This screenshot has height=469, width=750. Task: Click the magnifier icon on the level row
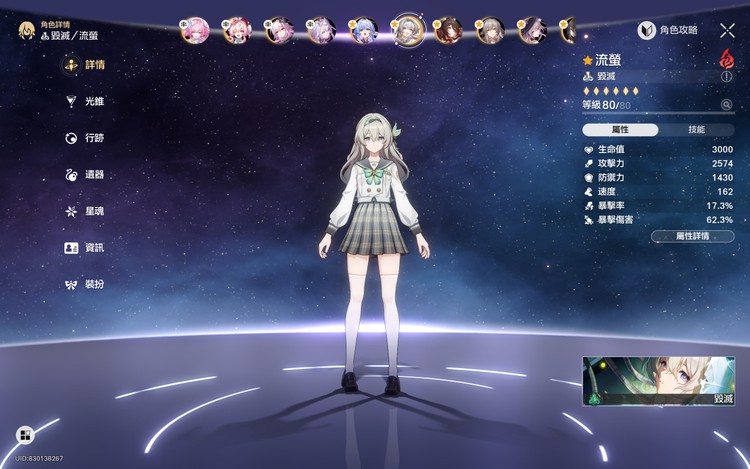coord(727,104)
